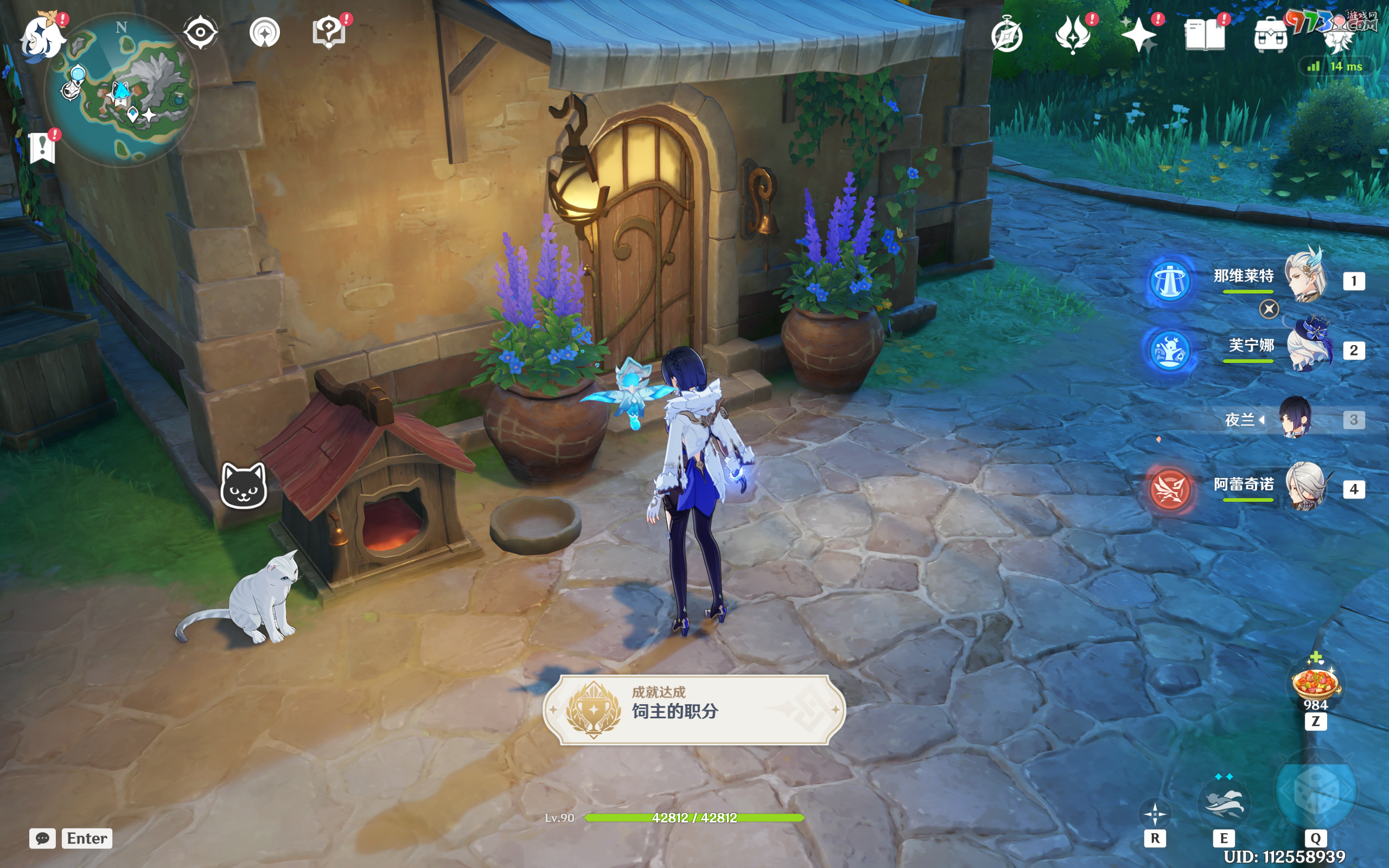
Task: Activate the elemental burst dice icon
Action: coord(1315,792)
